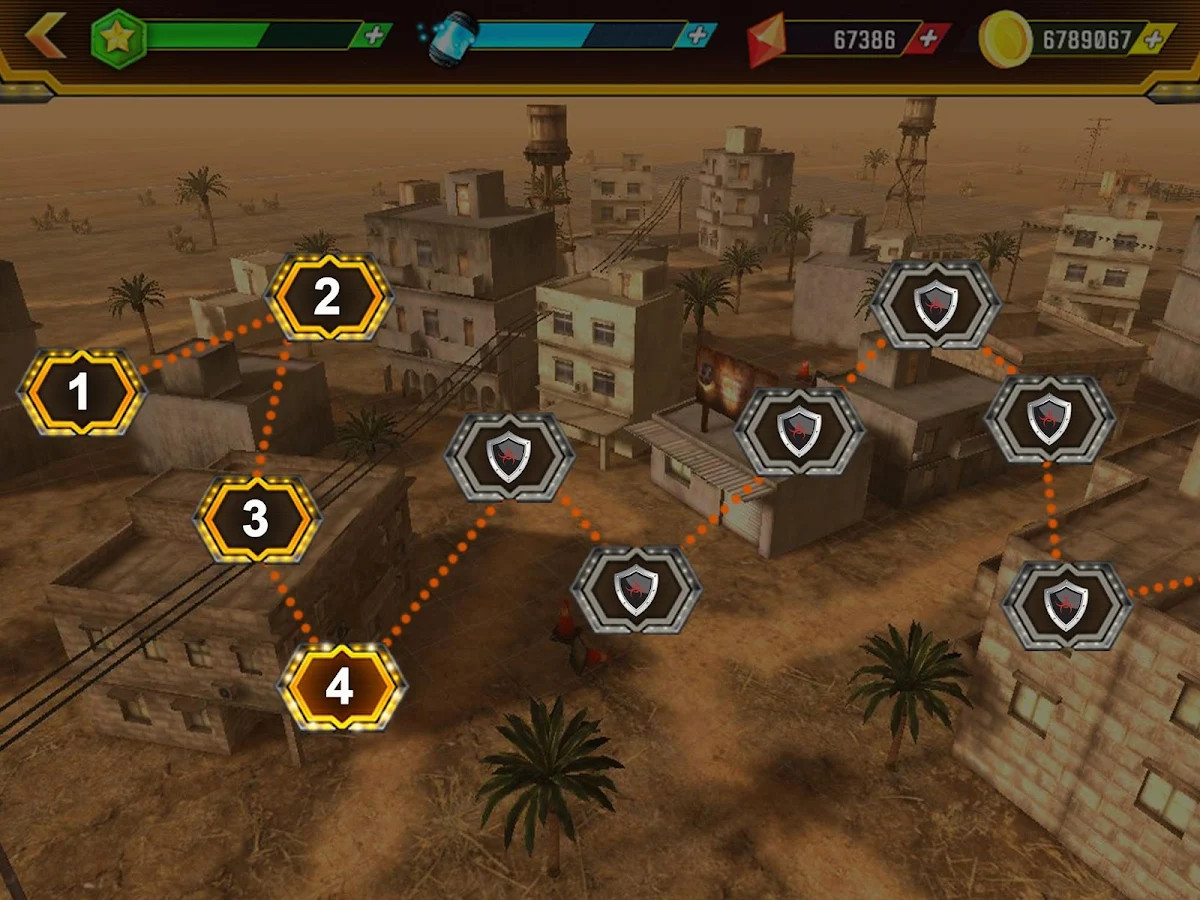This screenshot has width=1200, height=900.
Task: Tap the blue energy canister icon
Action: pyautogui.click(x=447, y=40)
